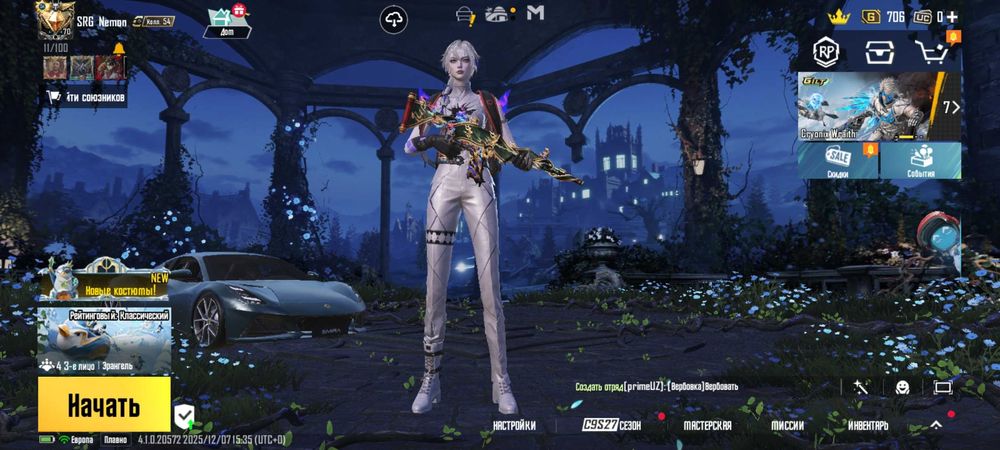Open the Скидки sale offers
Screen dimensions: 1000x450
(x=838, y=161)
